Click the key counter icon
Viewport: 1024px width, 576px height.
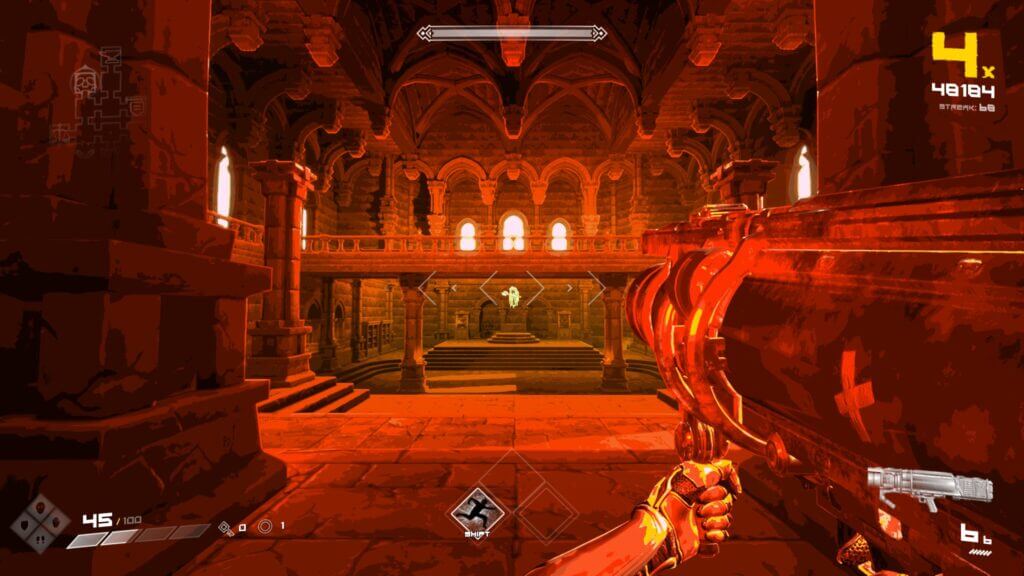[x=227, y=526]
